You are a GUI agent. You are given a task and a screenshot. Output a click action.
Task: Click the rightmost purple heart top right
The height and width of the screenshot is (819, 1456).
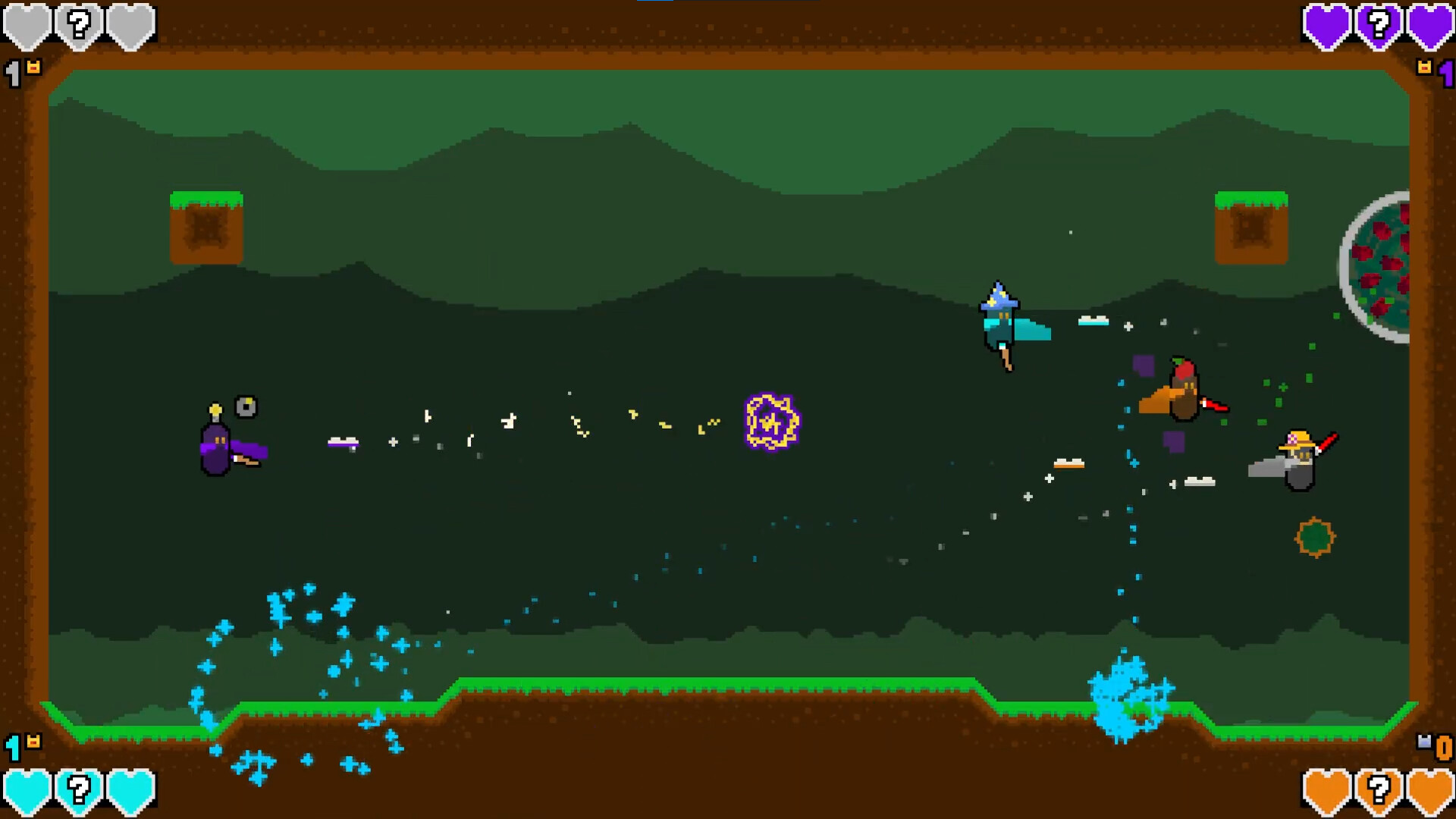tap(1430, 25)
